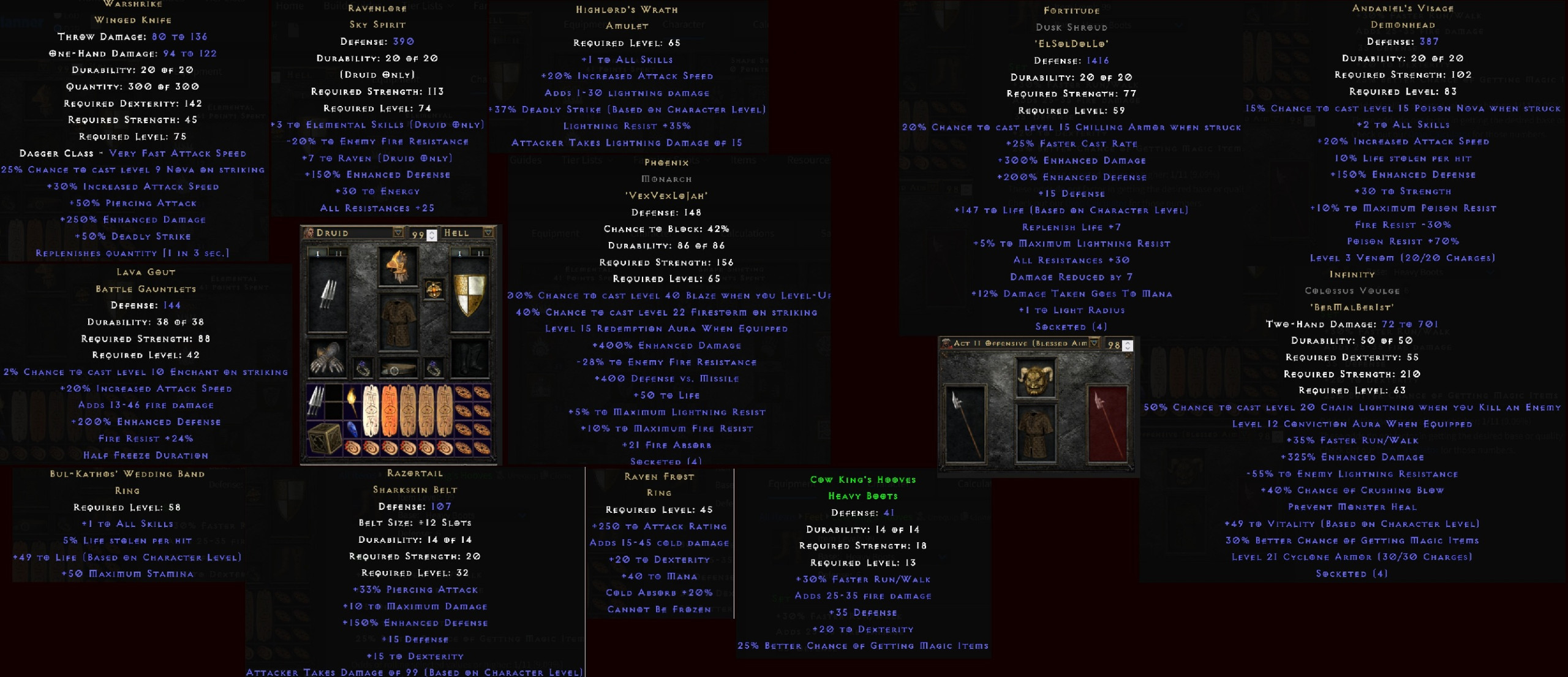1568x677 pixels.
Task: Click the Druid level field showing 99
Action: click(417, 233)
